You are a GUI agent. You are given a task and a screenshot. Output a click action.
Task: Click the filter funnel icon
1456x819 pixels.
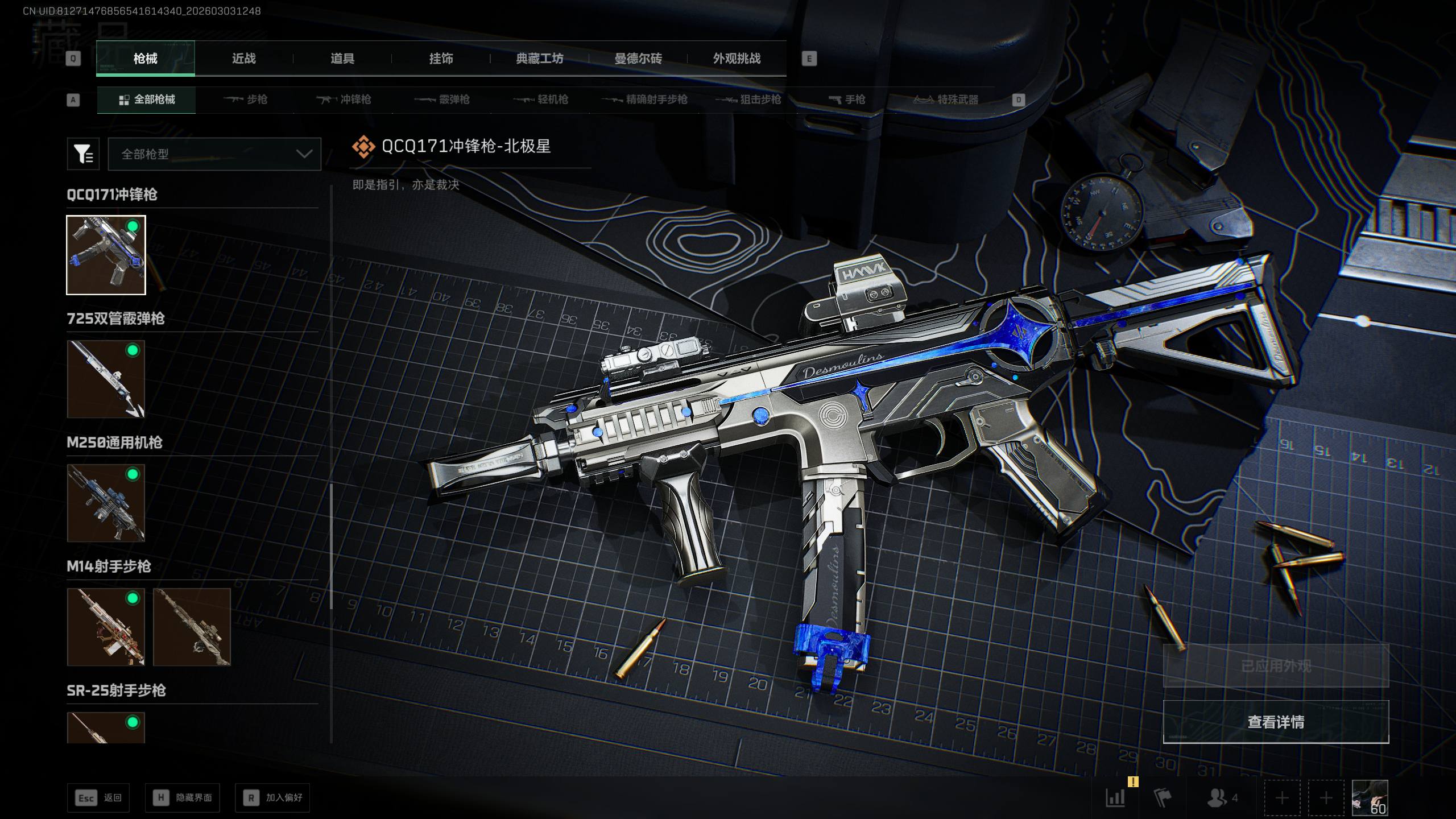pos(83,154)
